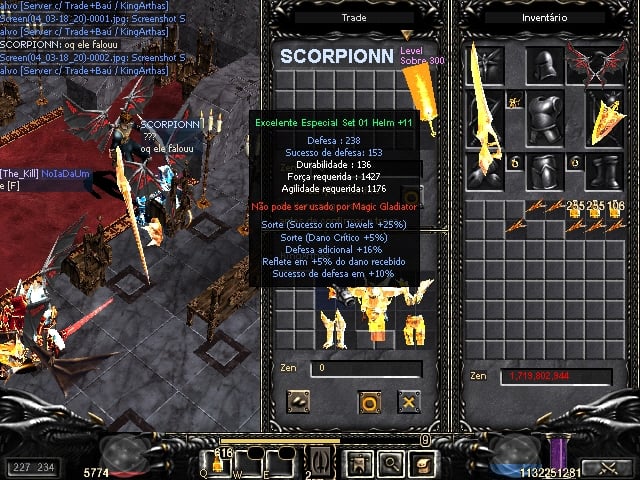Open the character sheet icon in bottom bar

tap(356, 462)
